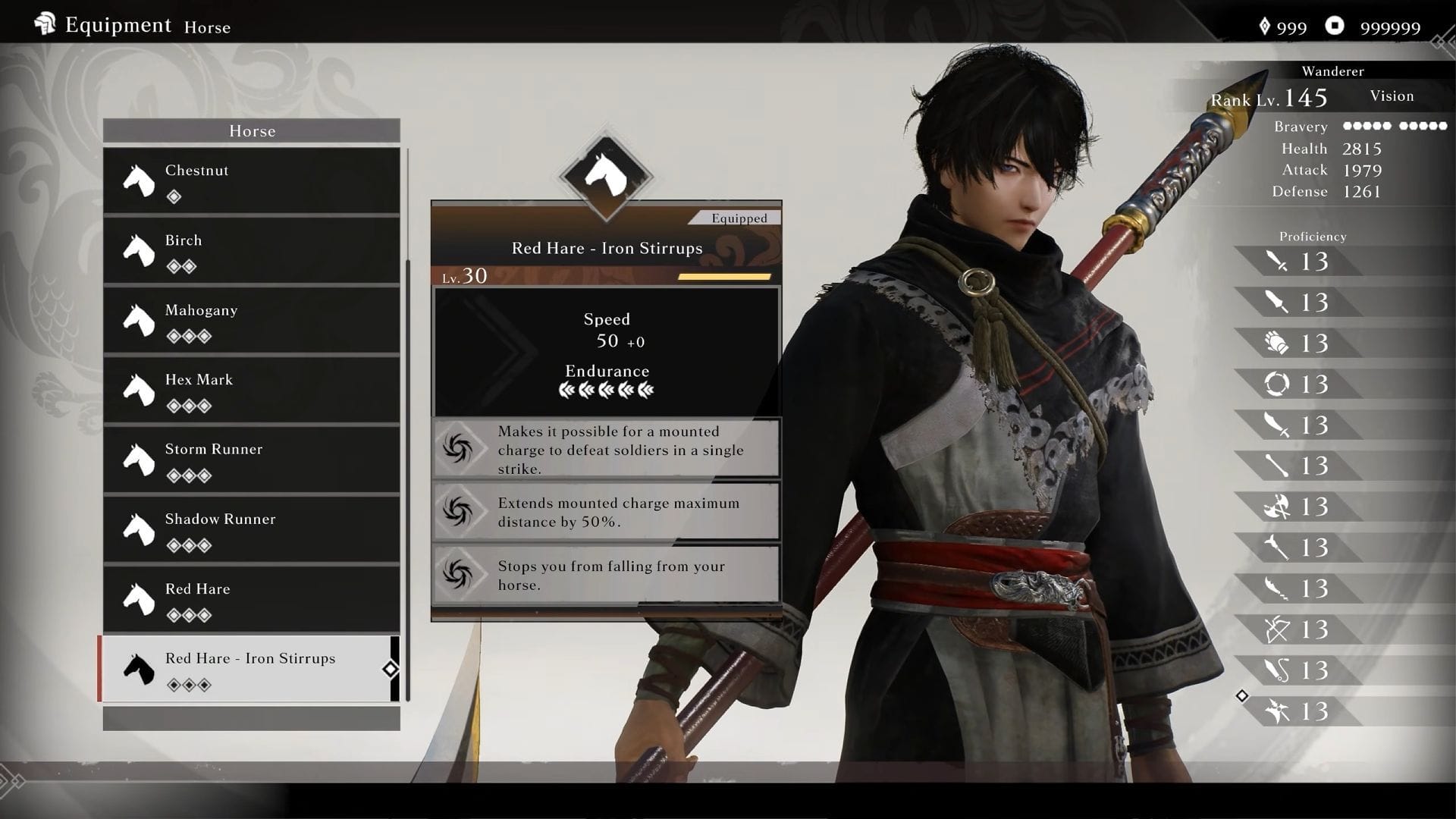Select the Shadow Runner horse

point(251,529)
